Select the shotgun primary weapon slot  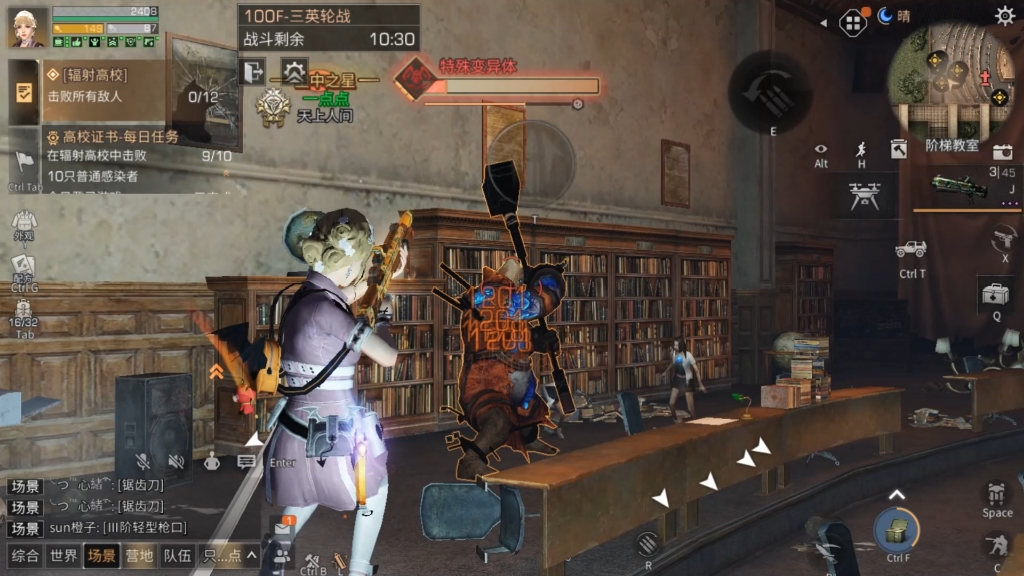[958, 186]
